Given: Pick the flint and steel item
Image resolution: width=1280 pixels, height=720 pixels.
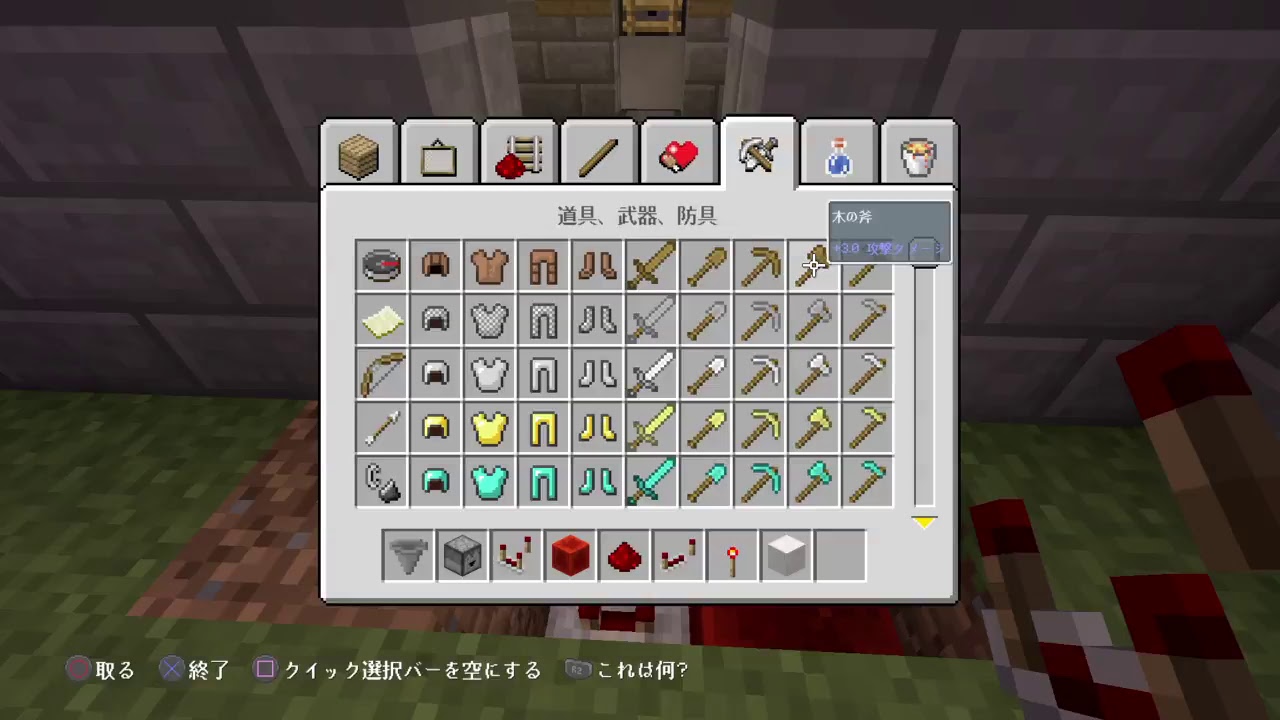Looking at the screenshot, I should [381, 481].
